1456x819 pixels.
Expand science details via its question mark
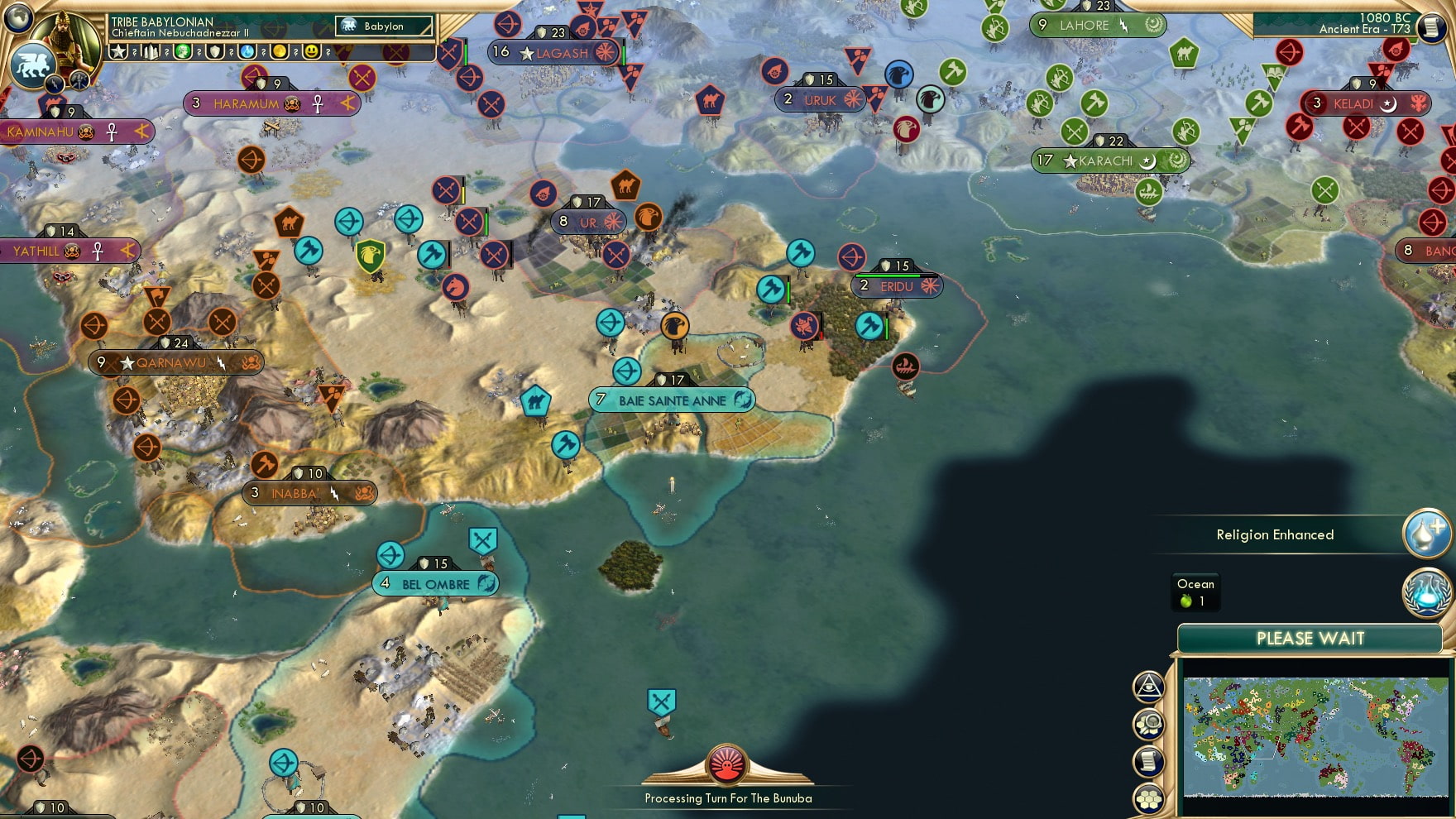(263, 52)
